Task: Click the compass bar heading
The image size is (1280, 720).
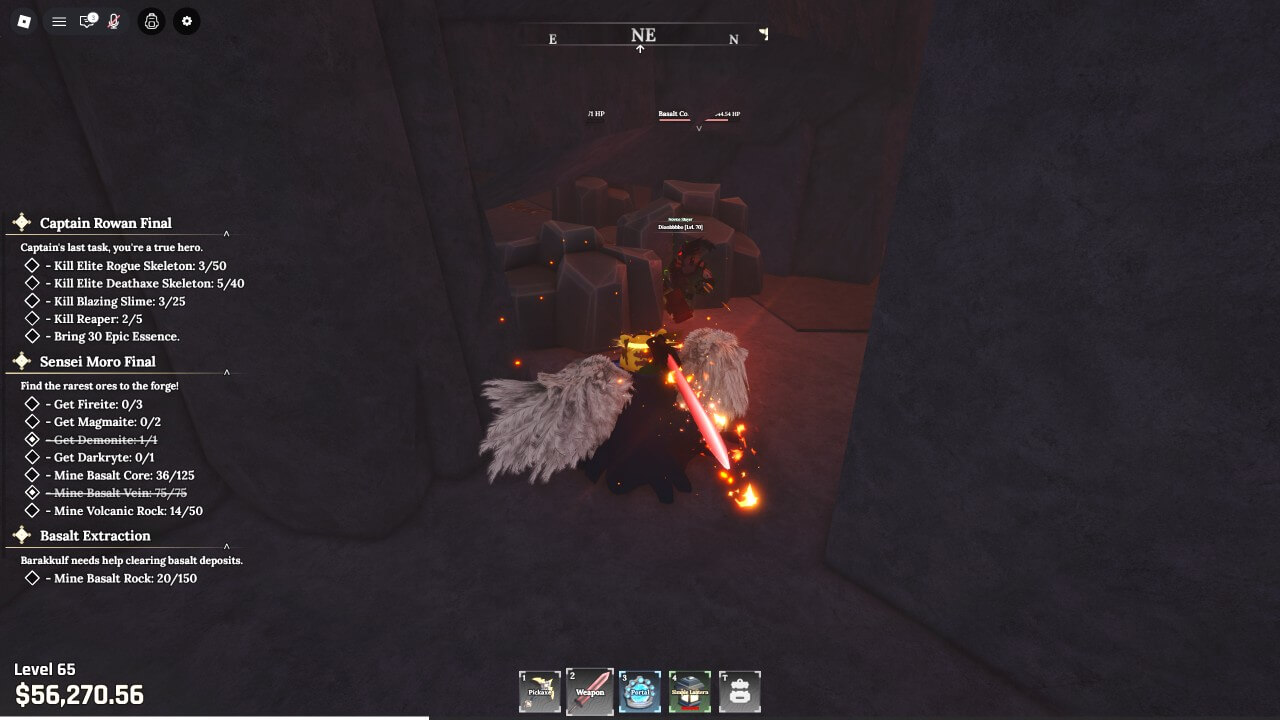Action: point(643,36)
